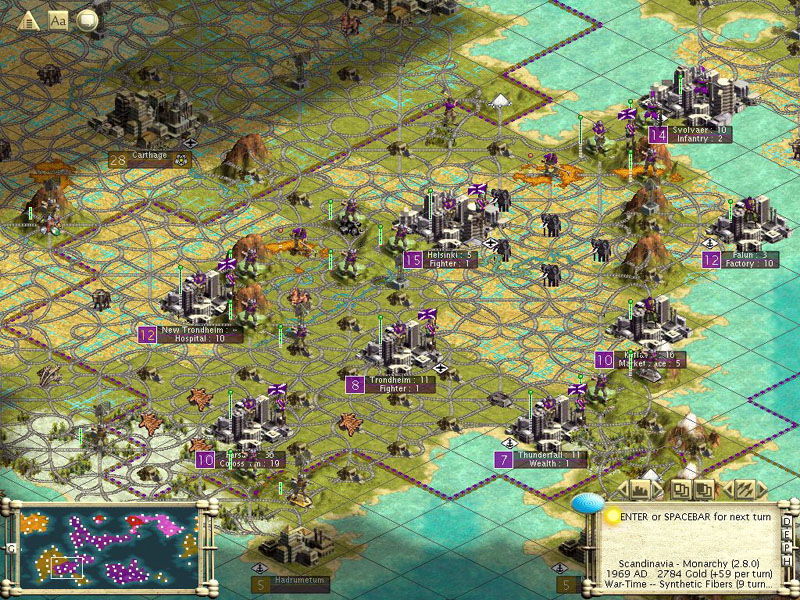
Task: Click the blue oval orb on panel
Action: (x=591, y=504)
